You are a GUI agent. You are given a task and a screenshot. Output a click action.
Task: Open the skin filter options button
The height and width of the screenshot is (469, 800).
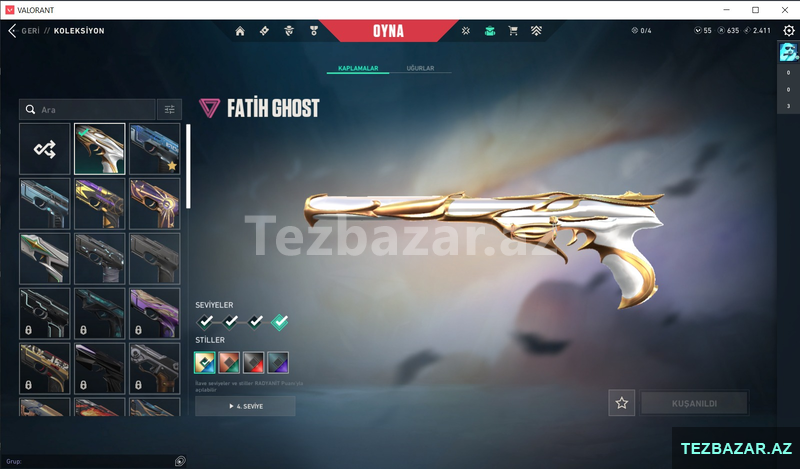pyautogui.click(x=169, y=109)
